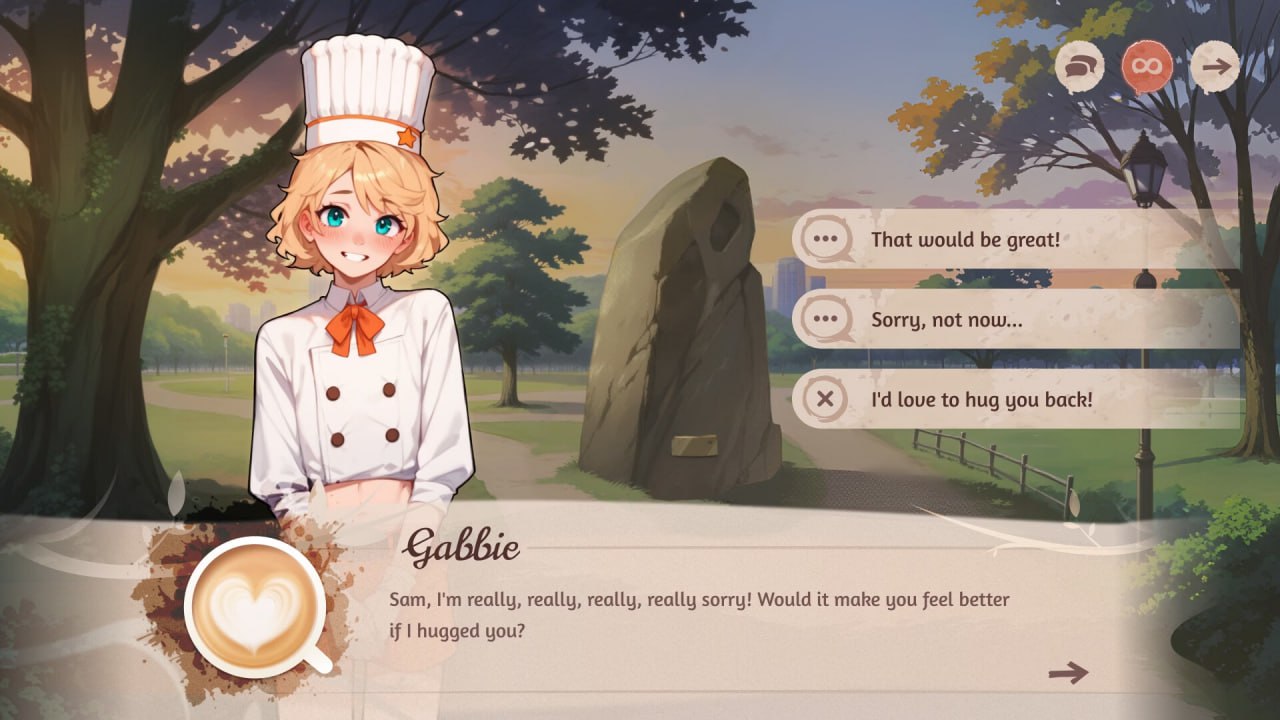Click the X icon beside "I'd love to hug you back!"
Image resolution: width=1280 pixels, height=720 pixels.
click(x=823, y=398)
